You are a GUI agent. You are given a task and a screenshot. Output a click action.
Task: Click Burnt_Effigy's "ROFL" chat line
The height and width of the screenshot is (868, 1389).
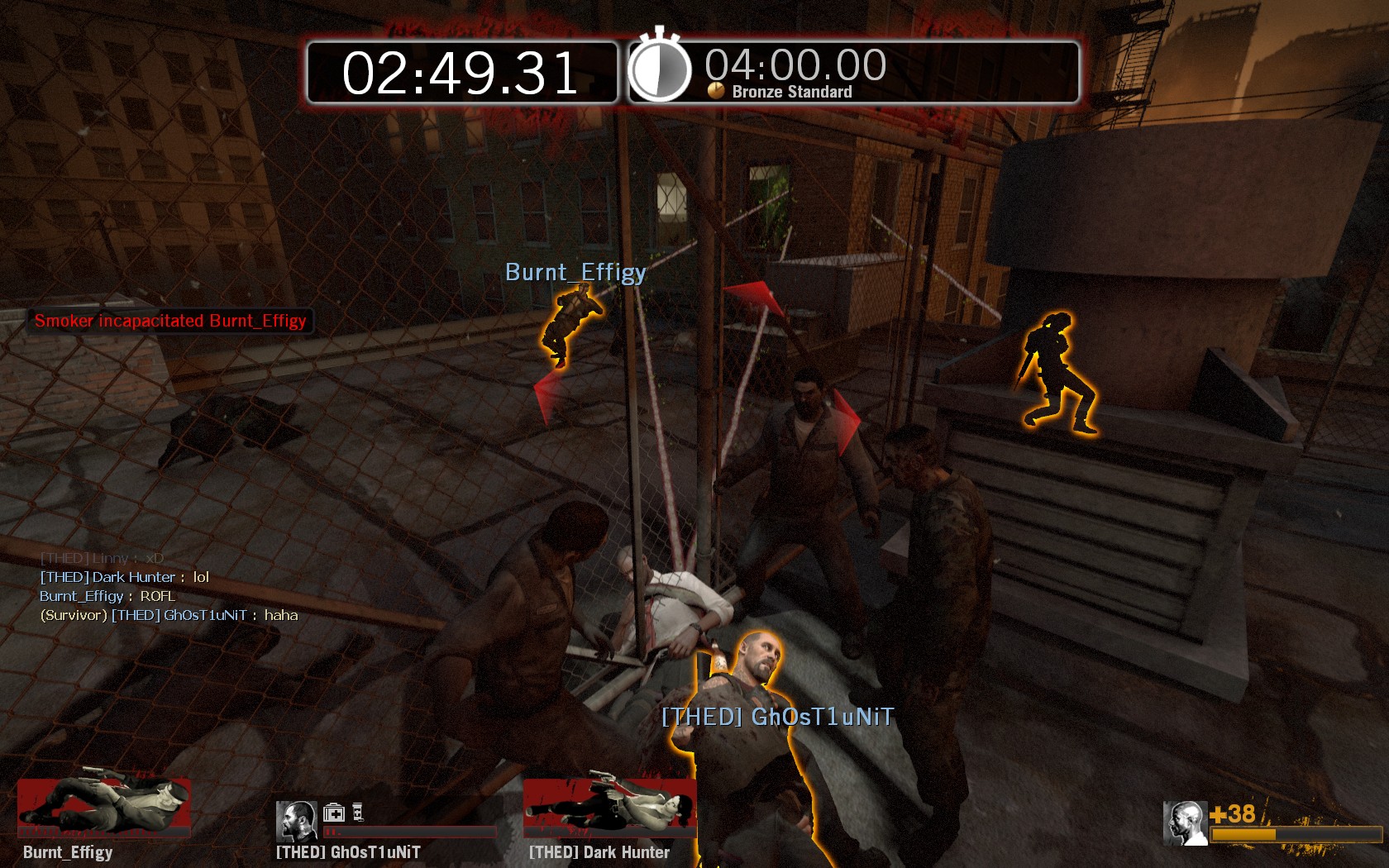(x=107, y=596)
